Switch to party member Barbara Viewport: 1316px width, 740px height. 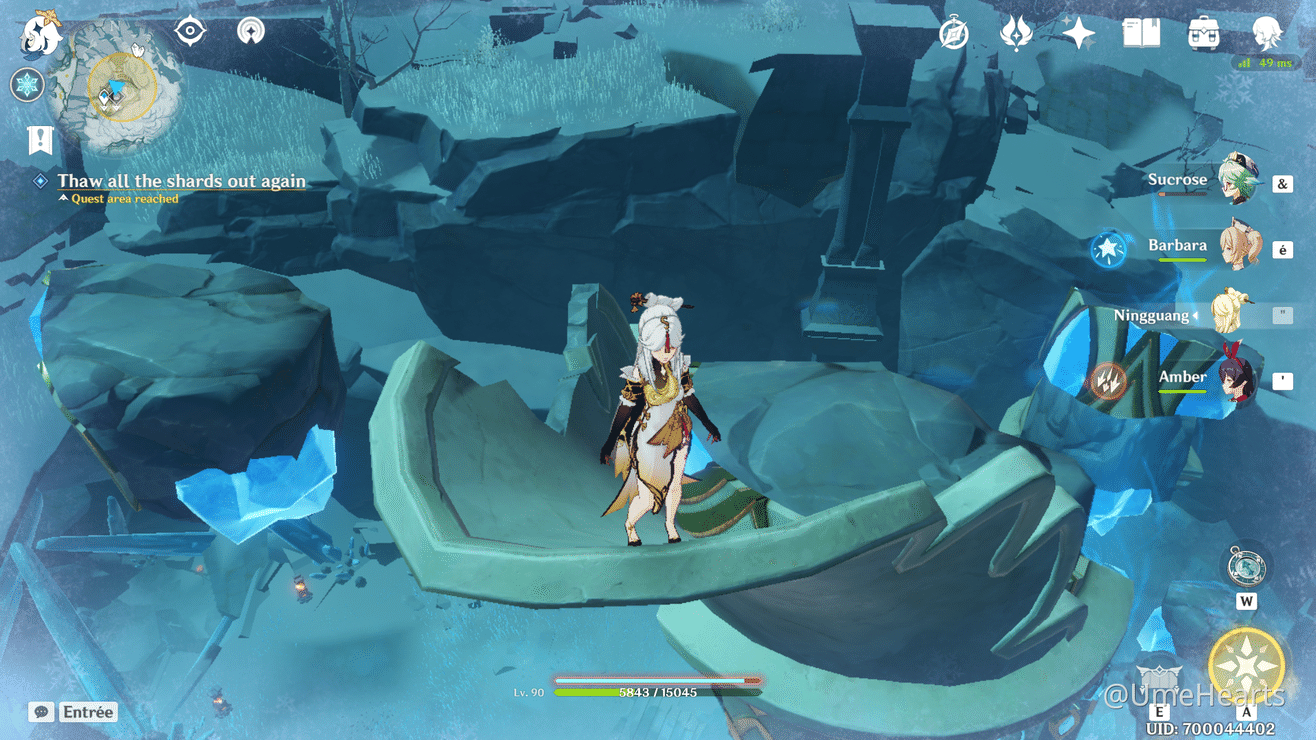click(1236, 247)
